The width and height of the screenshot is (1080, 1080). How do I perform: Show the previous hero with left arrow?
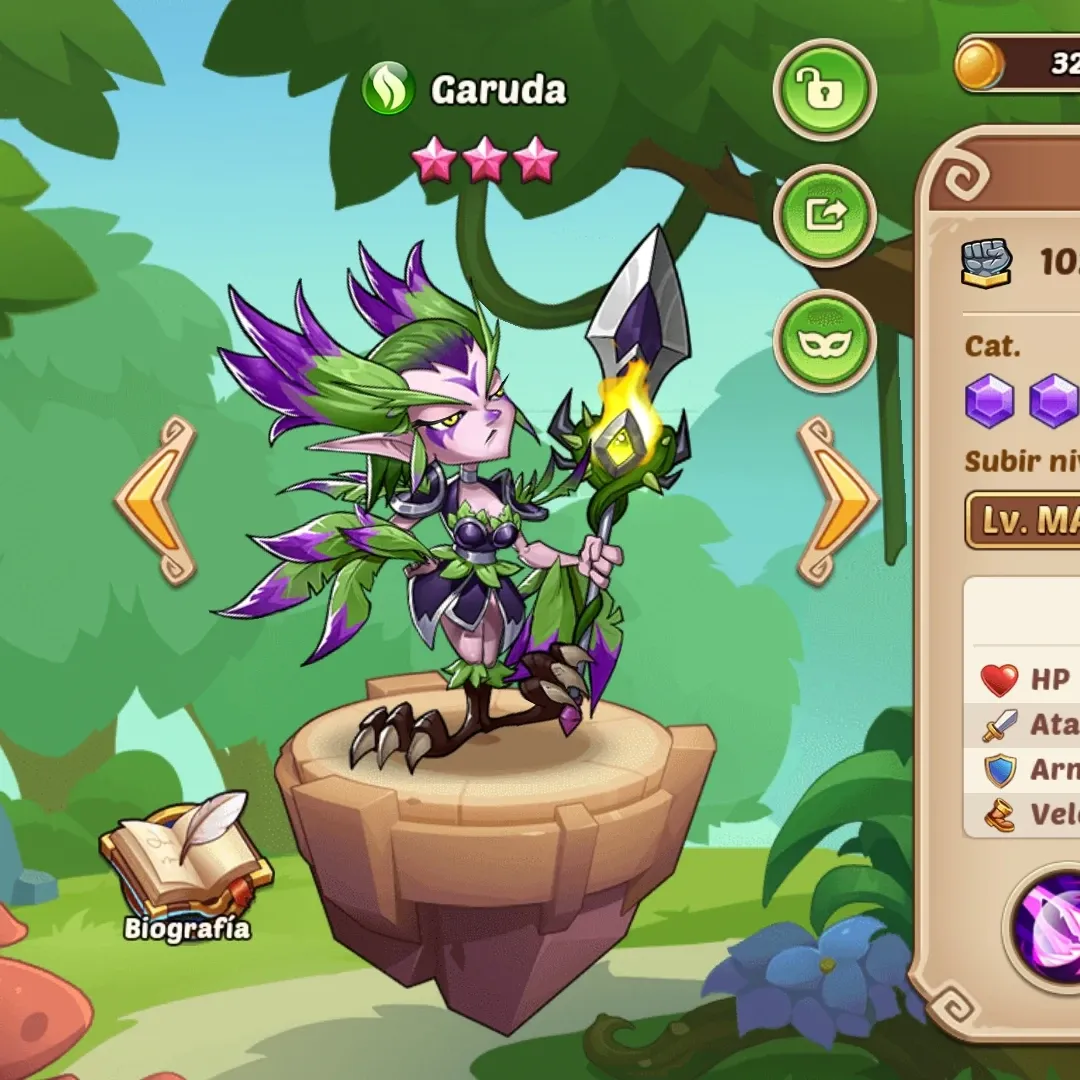pyautogui.click(x=156, y=500)
